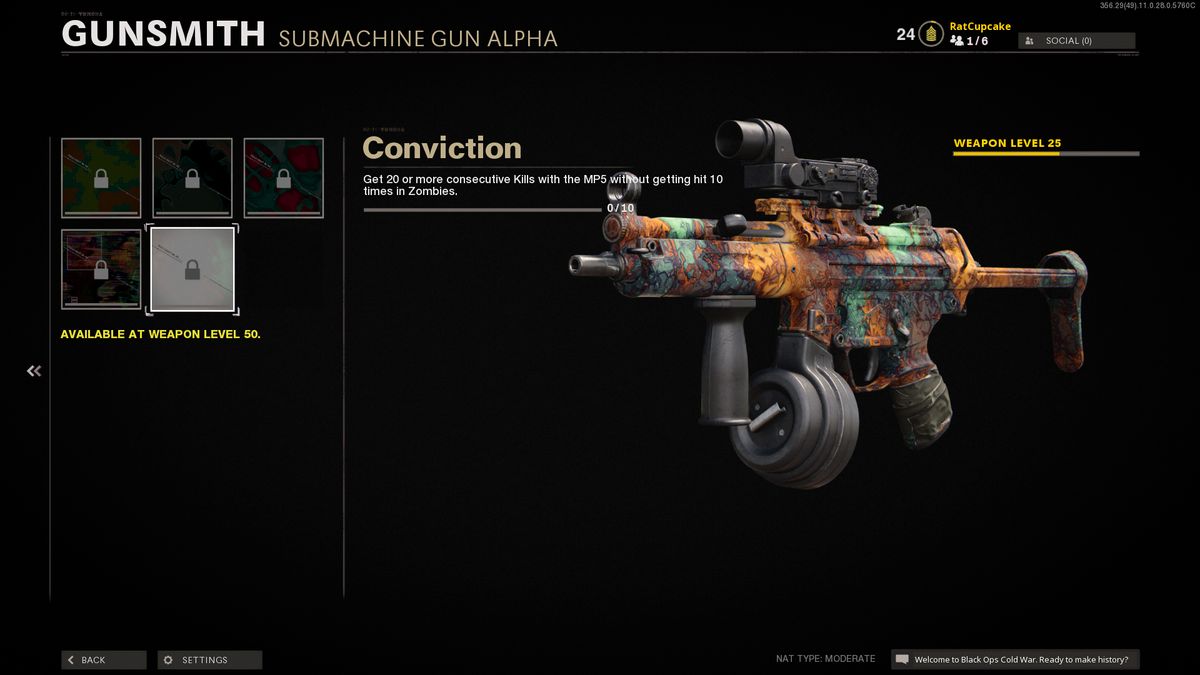Screen dimensions: 1200x675
Task: Open the party members 1/6 indicator
Action: pos(969,41)
